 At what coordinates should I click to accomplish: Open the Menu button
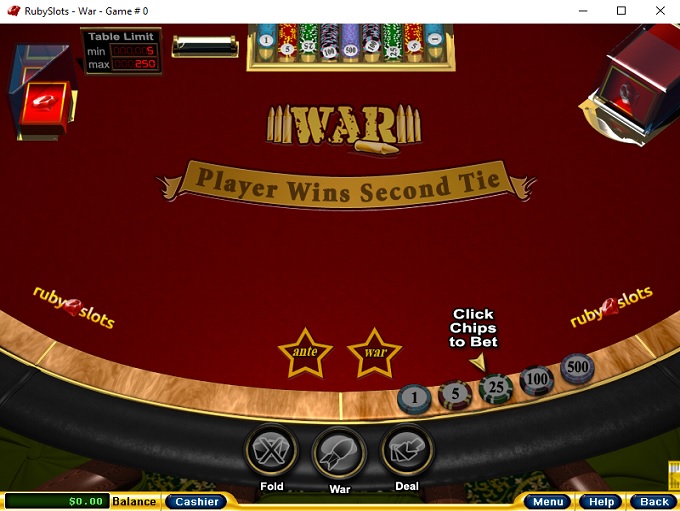coord(547,501)
